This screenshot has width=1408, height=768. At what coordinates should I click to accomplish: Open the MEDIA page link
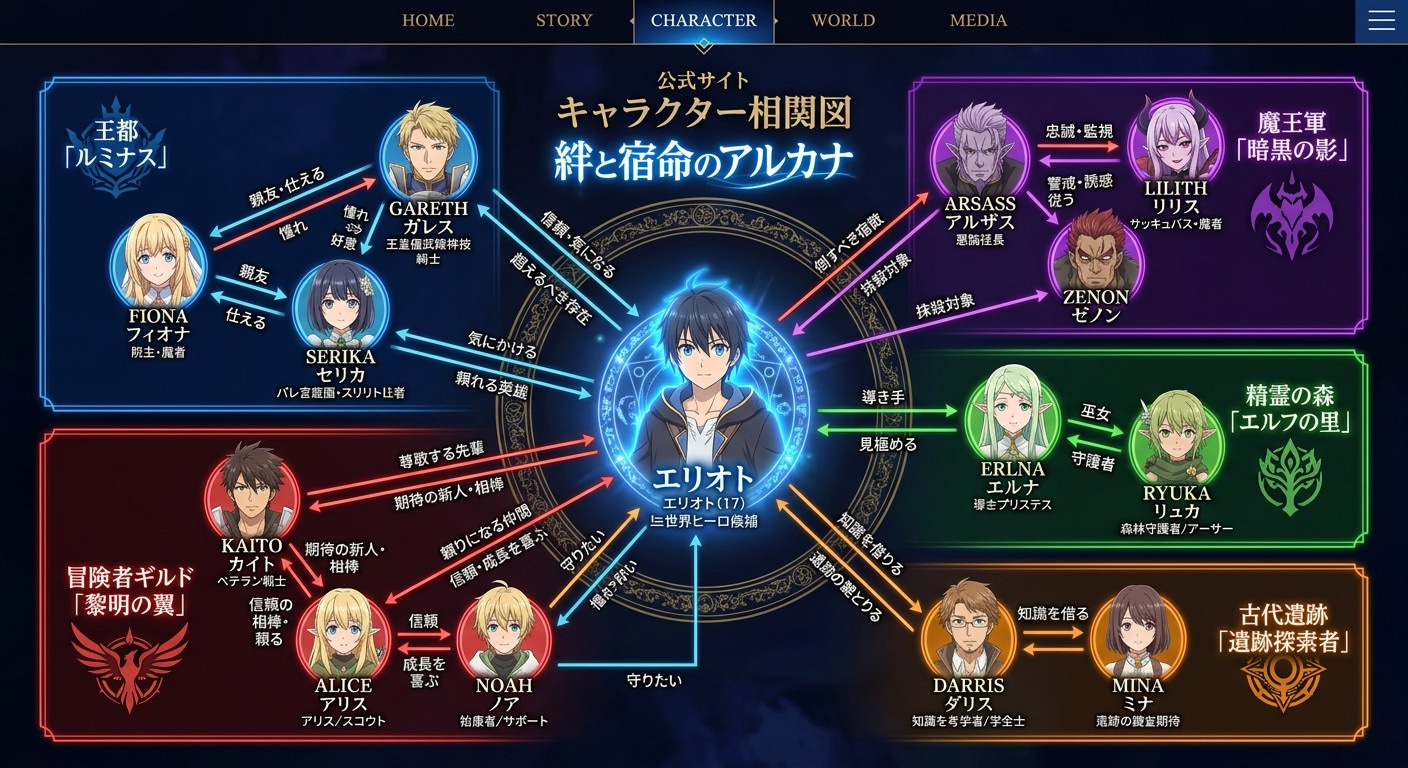pos(978,20)
